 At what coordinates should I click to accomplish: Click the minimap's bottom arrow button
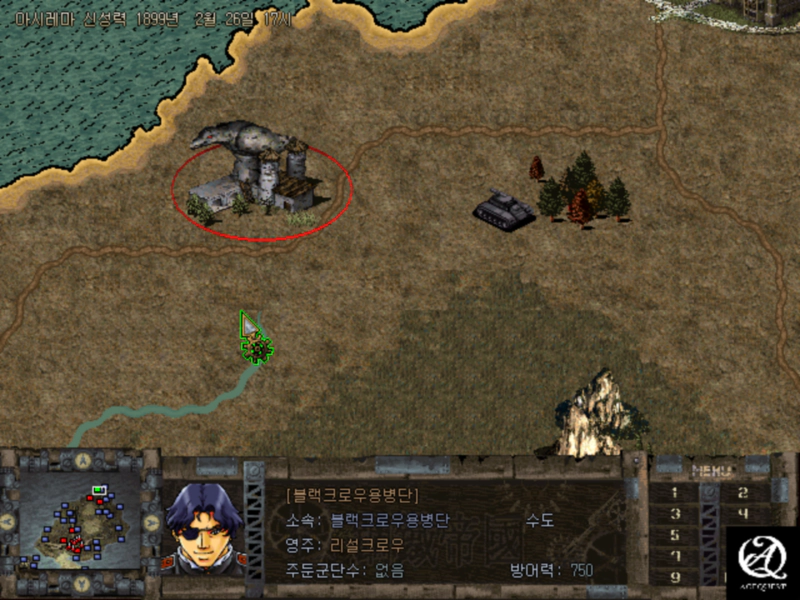[80, 583]
